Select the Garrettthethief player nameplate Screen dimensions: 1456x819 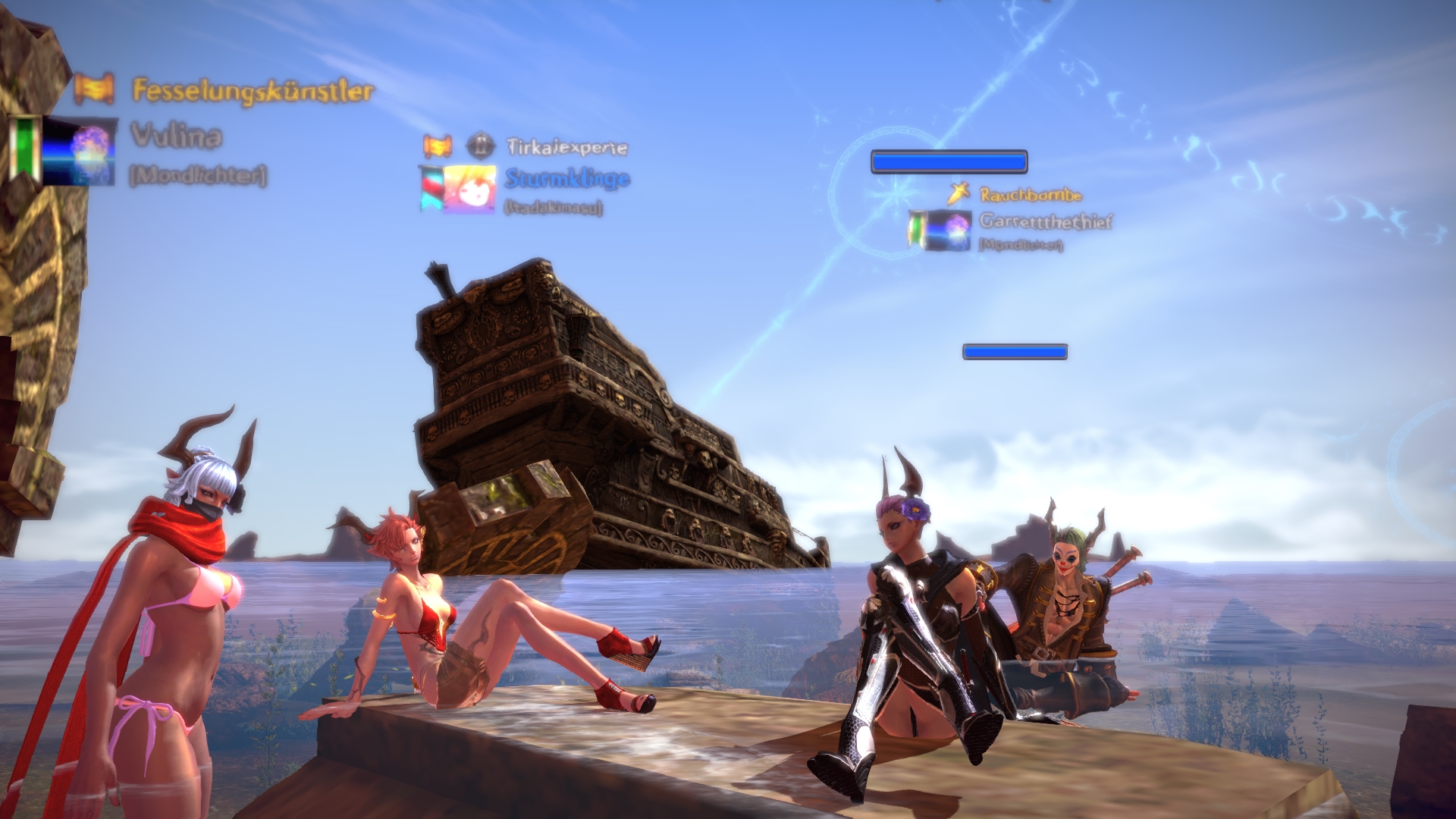[x=1046, y=221]
